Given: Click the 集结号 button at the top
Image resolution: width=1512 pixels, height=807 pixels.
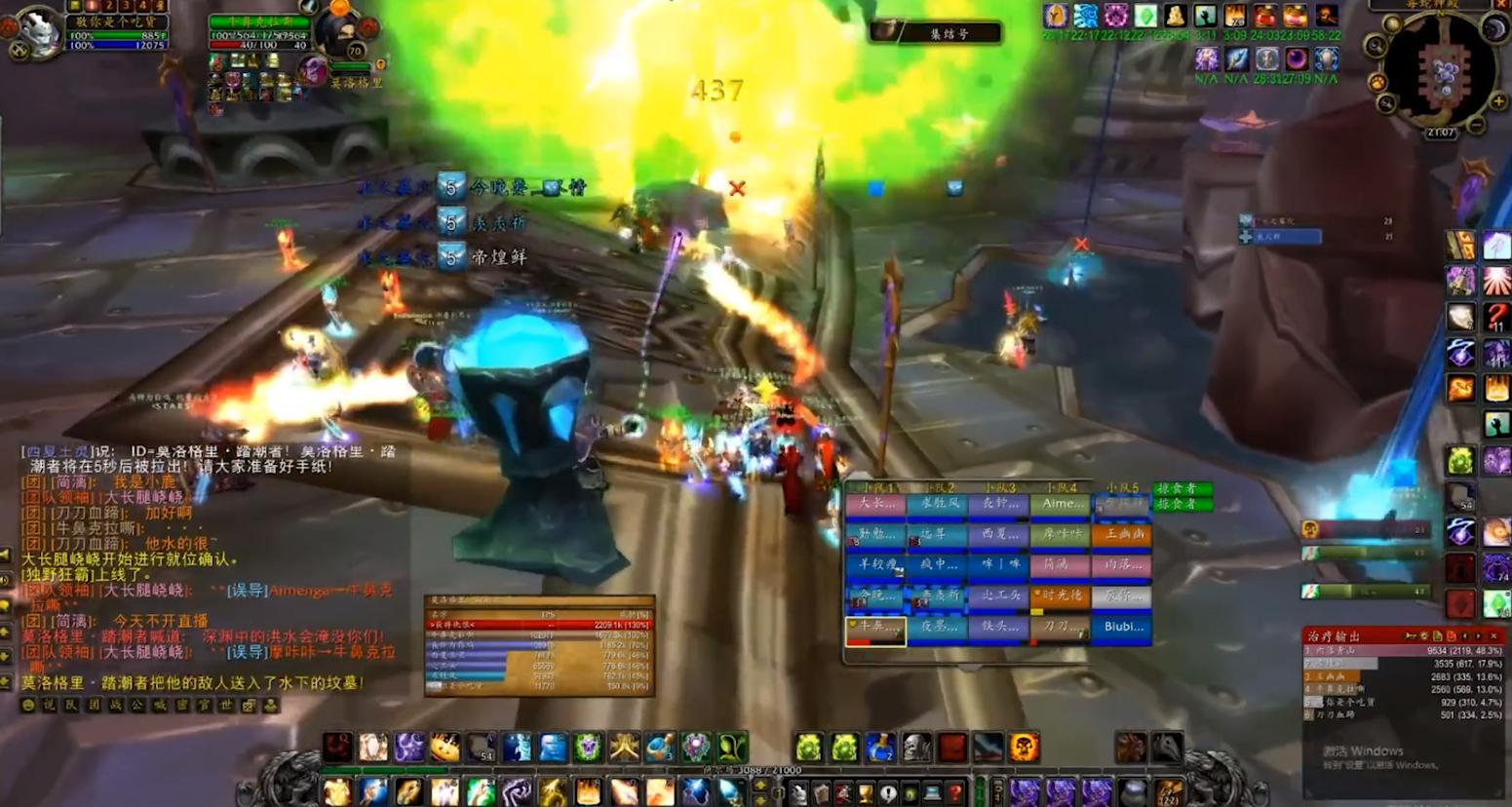Looking at the screenshot, I should [936, 32].
